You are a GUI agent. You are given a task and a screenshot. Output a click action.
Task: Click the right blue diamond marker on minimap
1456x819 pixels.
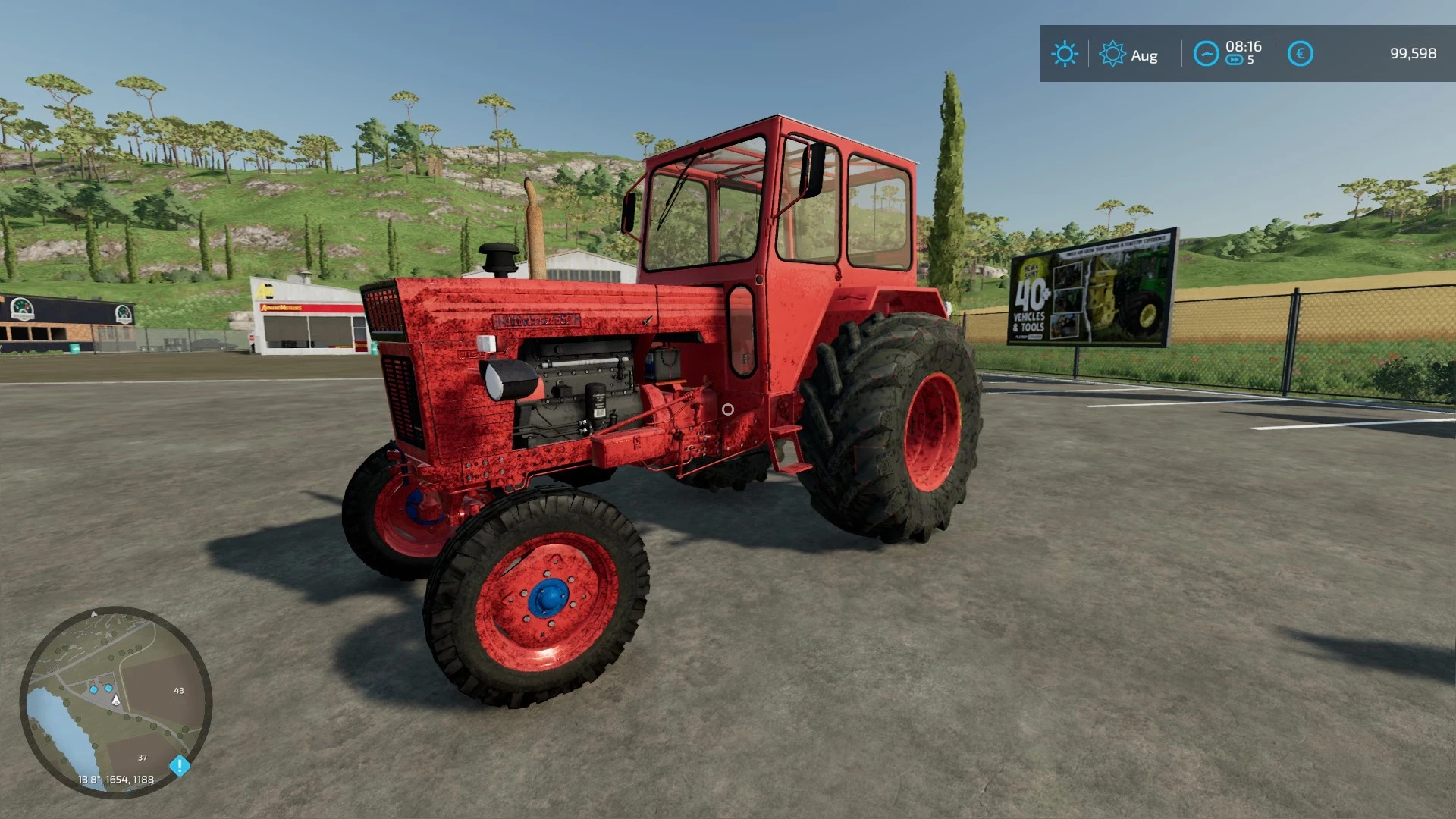108,687
